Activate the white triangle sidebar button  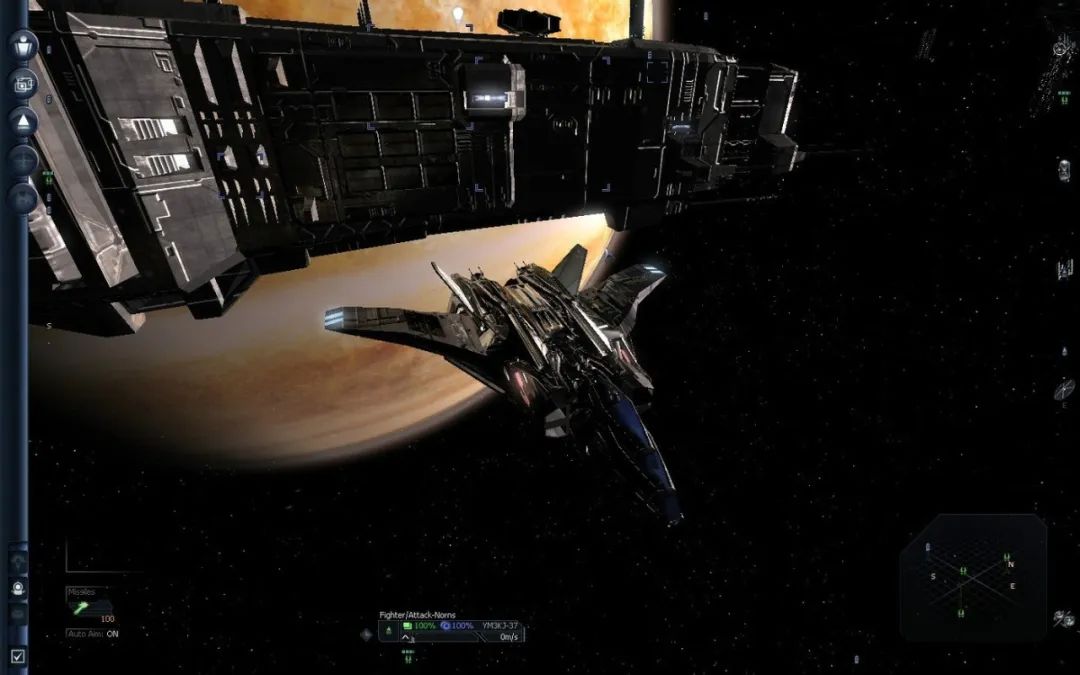click(x=23, y=121)
